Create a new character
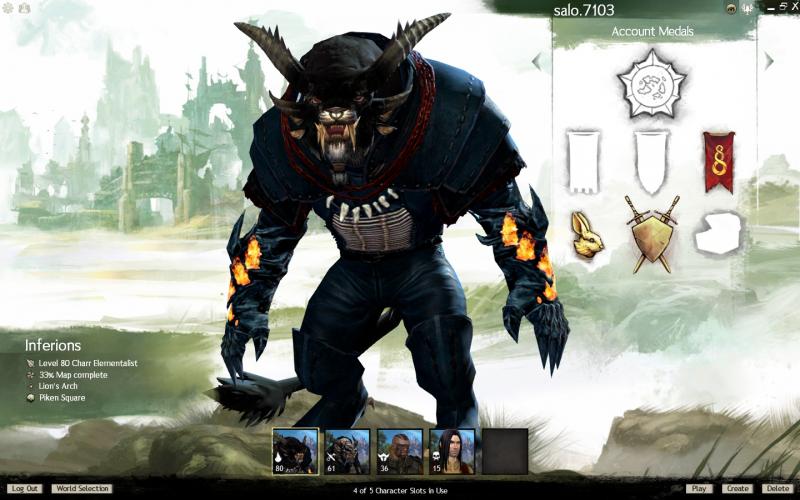The width and height of the screenshot is (800, 500). 737,489
